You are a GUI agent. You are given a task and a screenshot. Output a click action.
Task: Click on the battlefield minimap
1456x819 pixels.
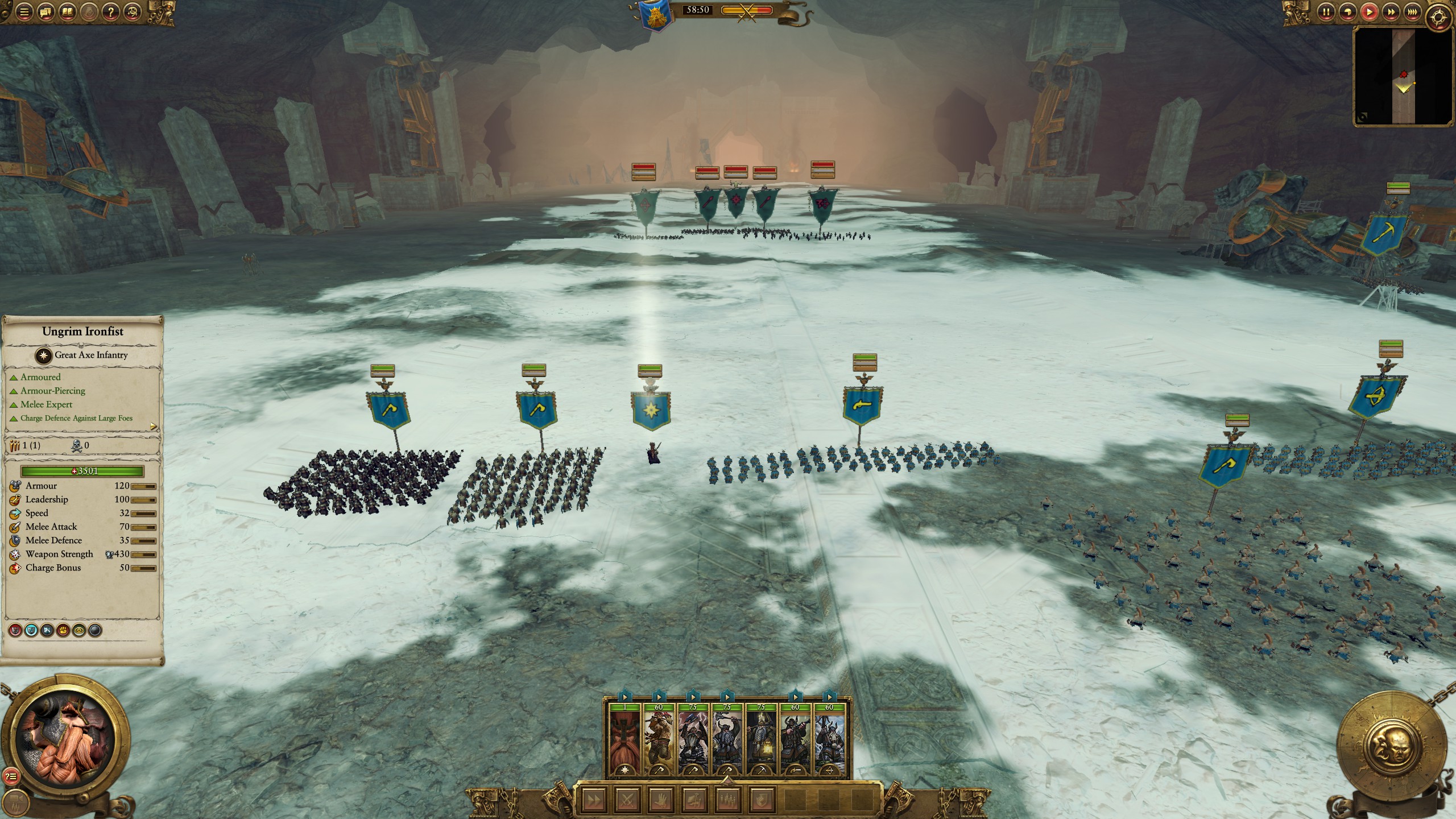point(1403,76)
